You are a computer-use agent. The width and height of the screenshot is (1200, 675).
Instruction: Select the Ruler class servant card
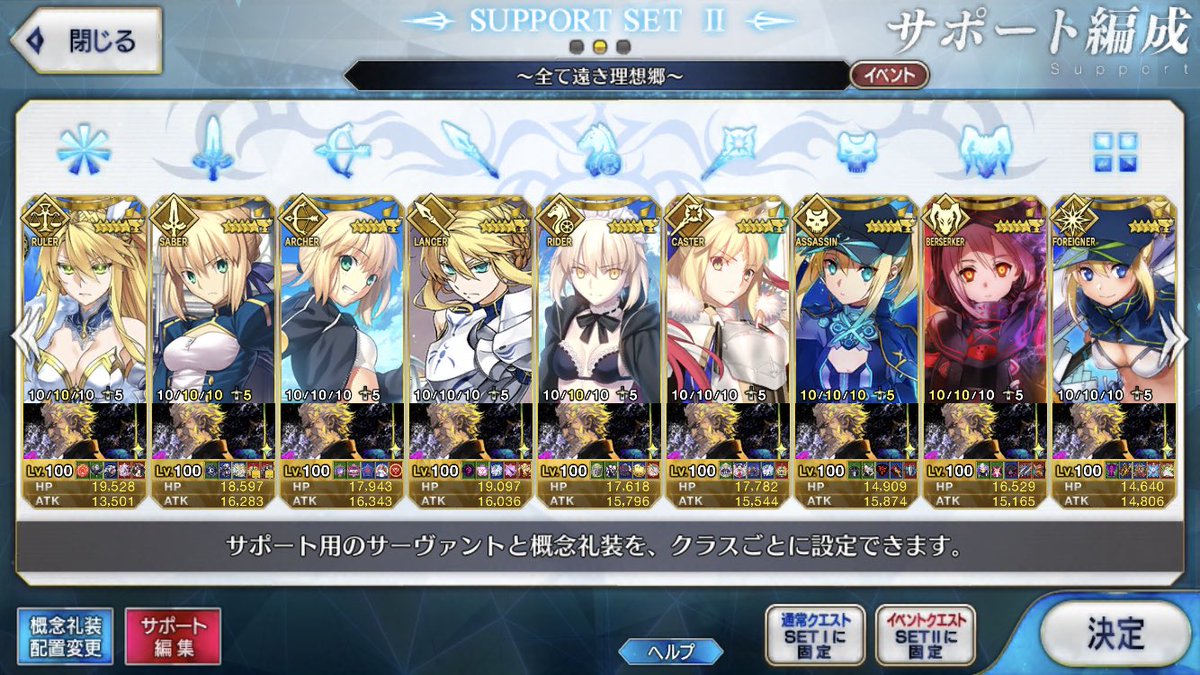(84, 300)
